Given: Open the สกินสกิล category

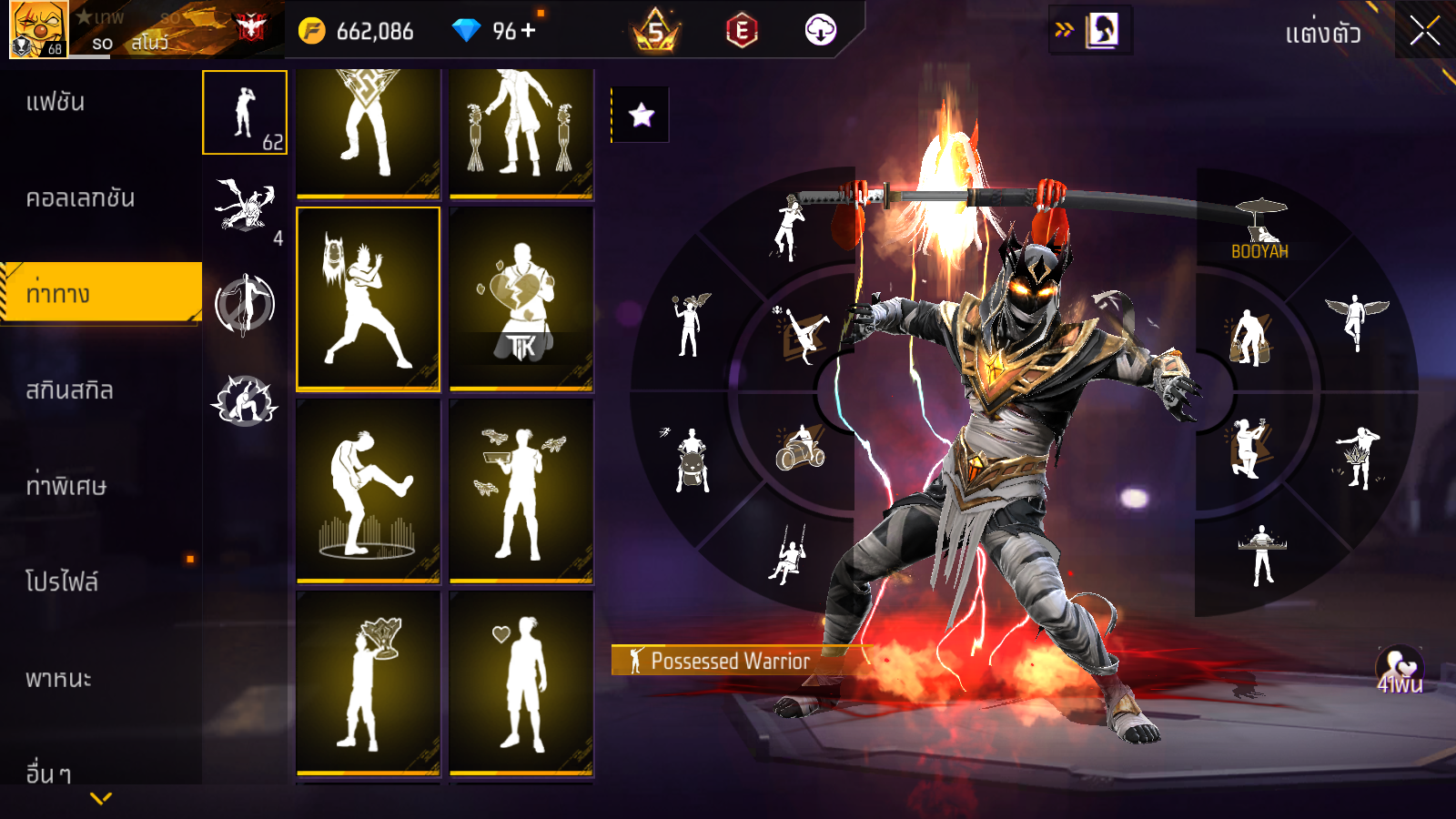Looking at the screenshot, I should pyautogui.click(x=69, y=390).
